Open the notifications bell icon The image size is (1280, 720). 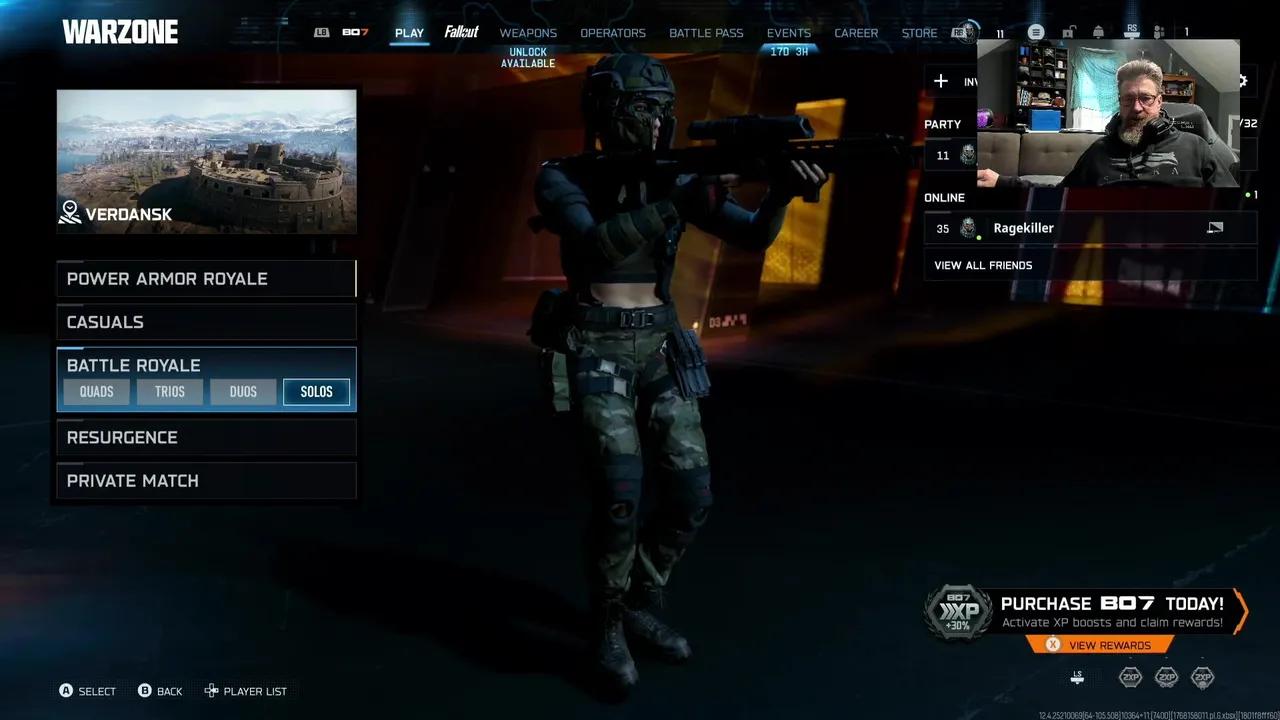pyautogui.click(x=1098, y=32)
